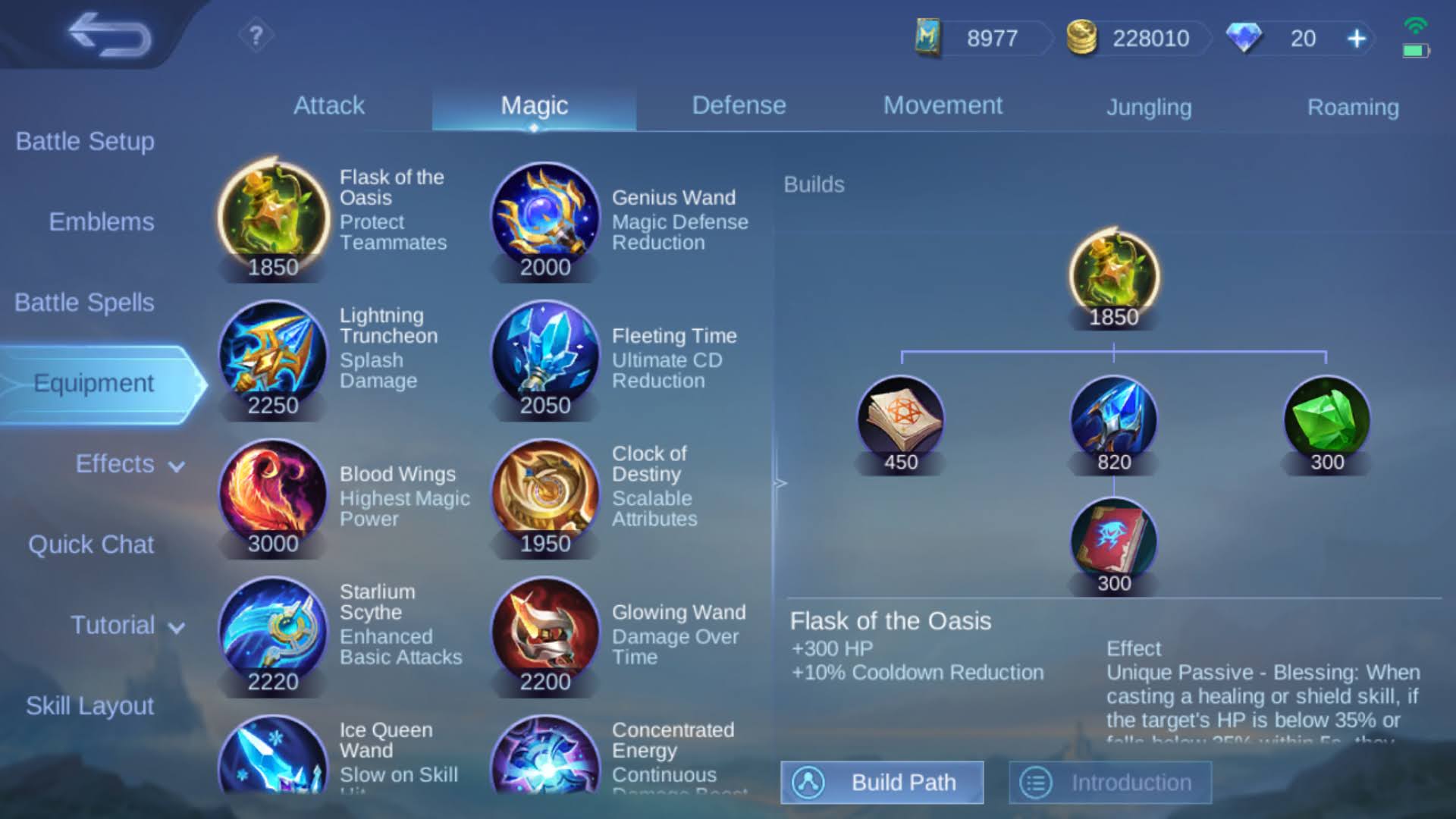
Task: Click the Introduction button
Action: coord(1111,782)
